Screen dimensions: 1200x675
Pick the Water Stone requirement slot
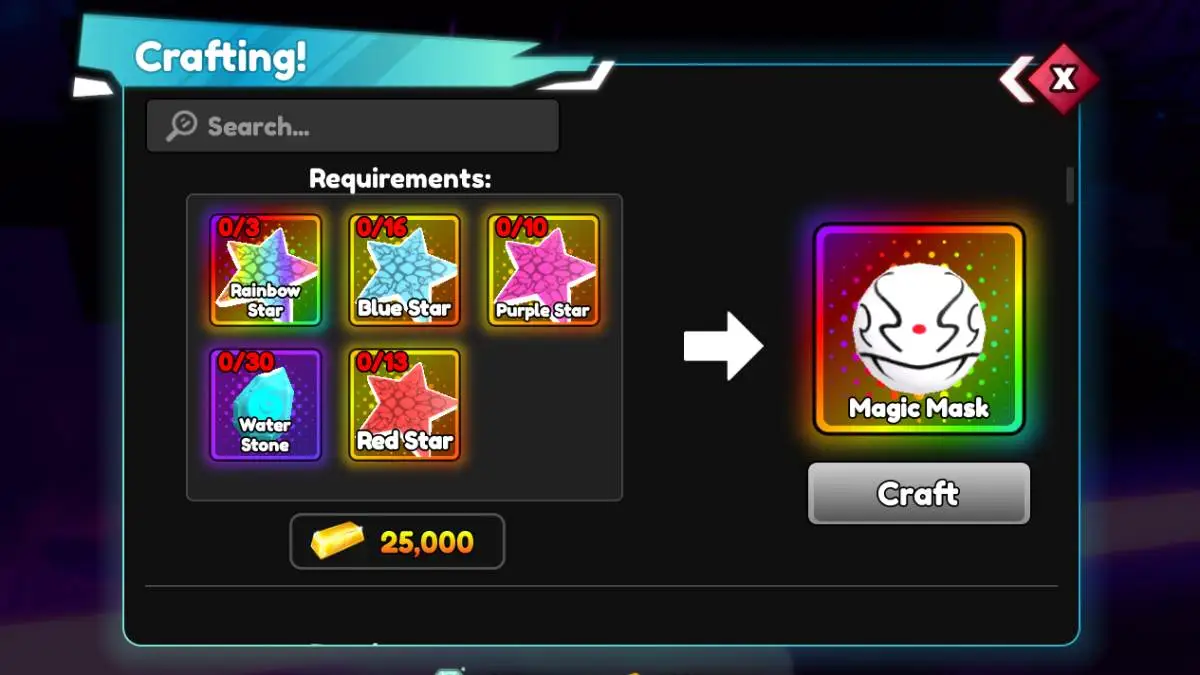pyautogui.click(x=265, y=404)
